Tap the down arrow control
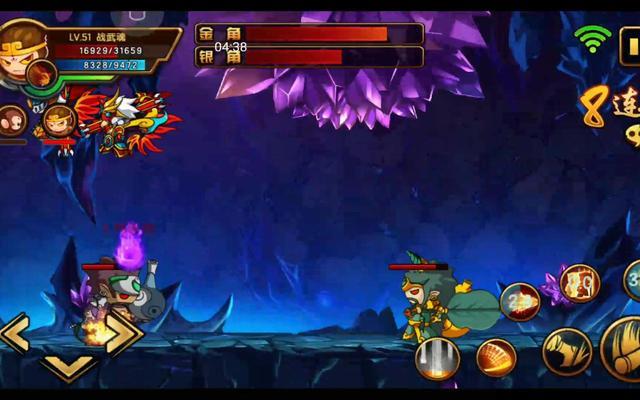Screen dimensions: 640x400 pyautogui.click(x=70, y=367)
